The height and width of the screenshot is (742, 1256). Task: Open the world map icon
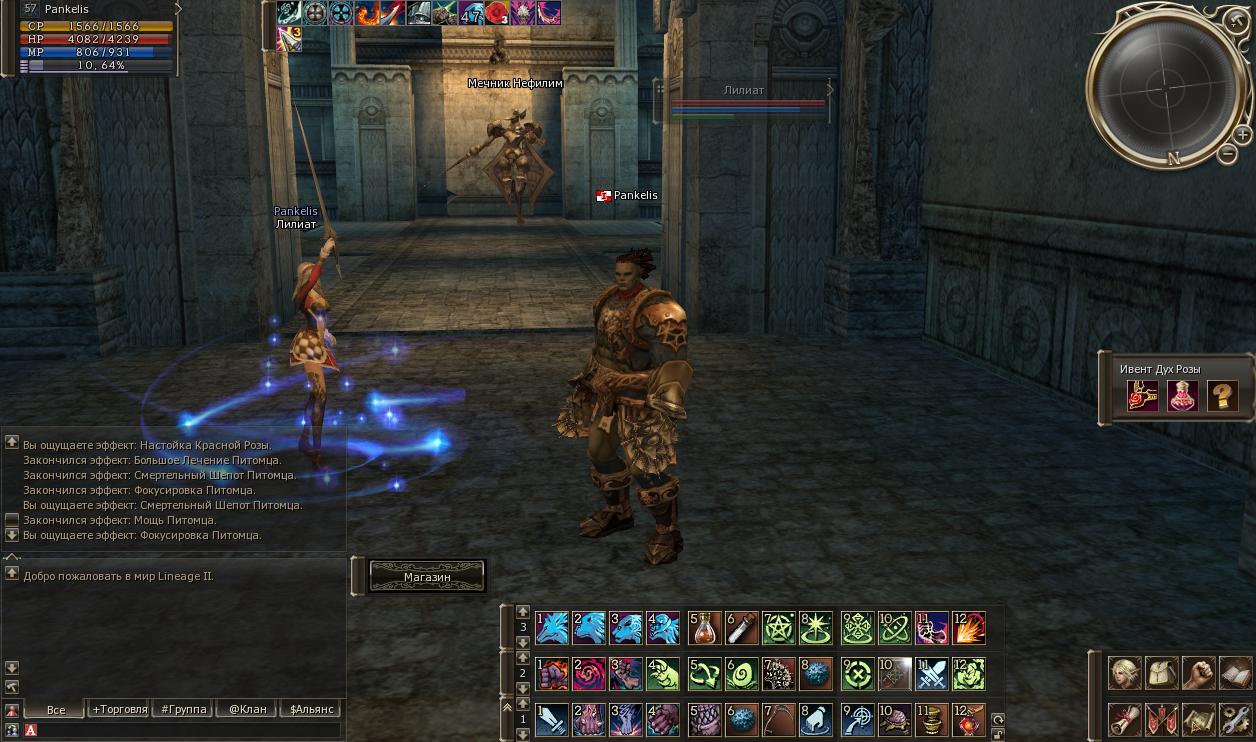(1199, 719)
